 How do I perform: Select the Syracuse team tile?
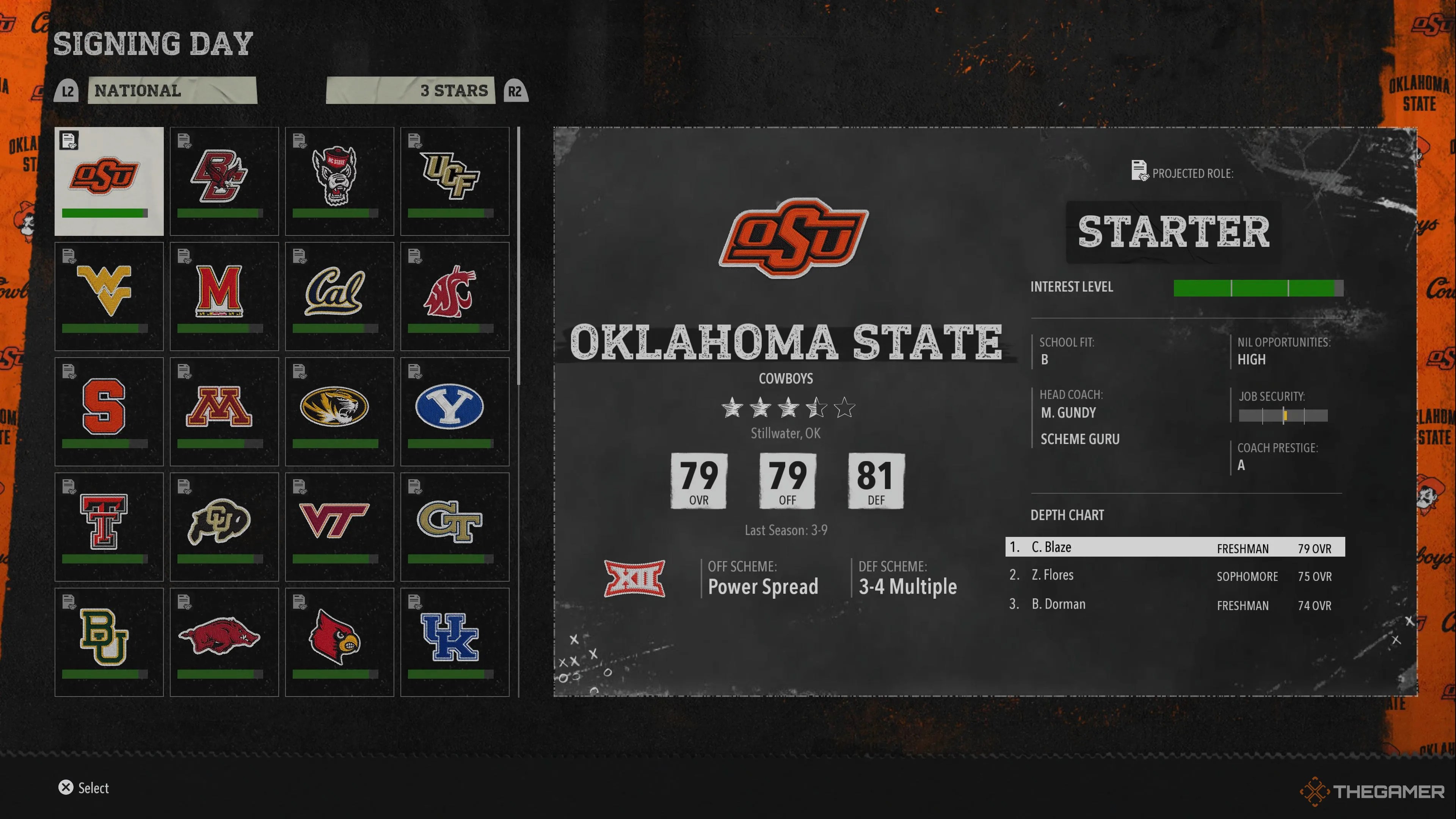108,411
